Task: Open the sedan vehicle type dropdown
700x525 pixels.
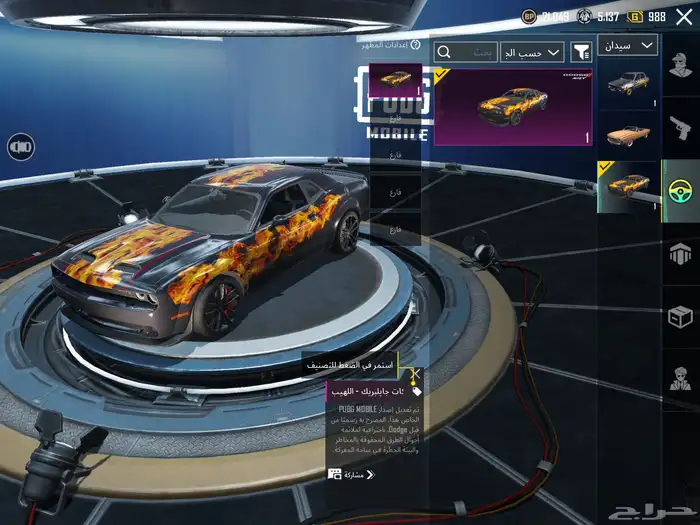Action: click(628, 45)
